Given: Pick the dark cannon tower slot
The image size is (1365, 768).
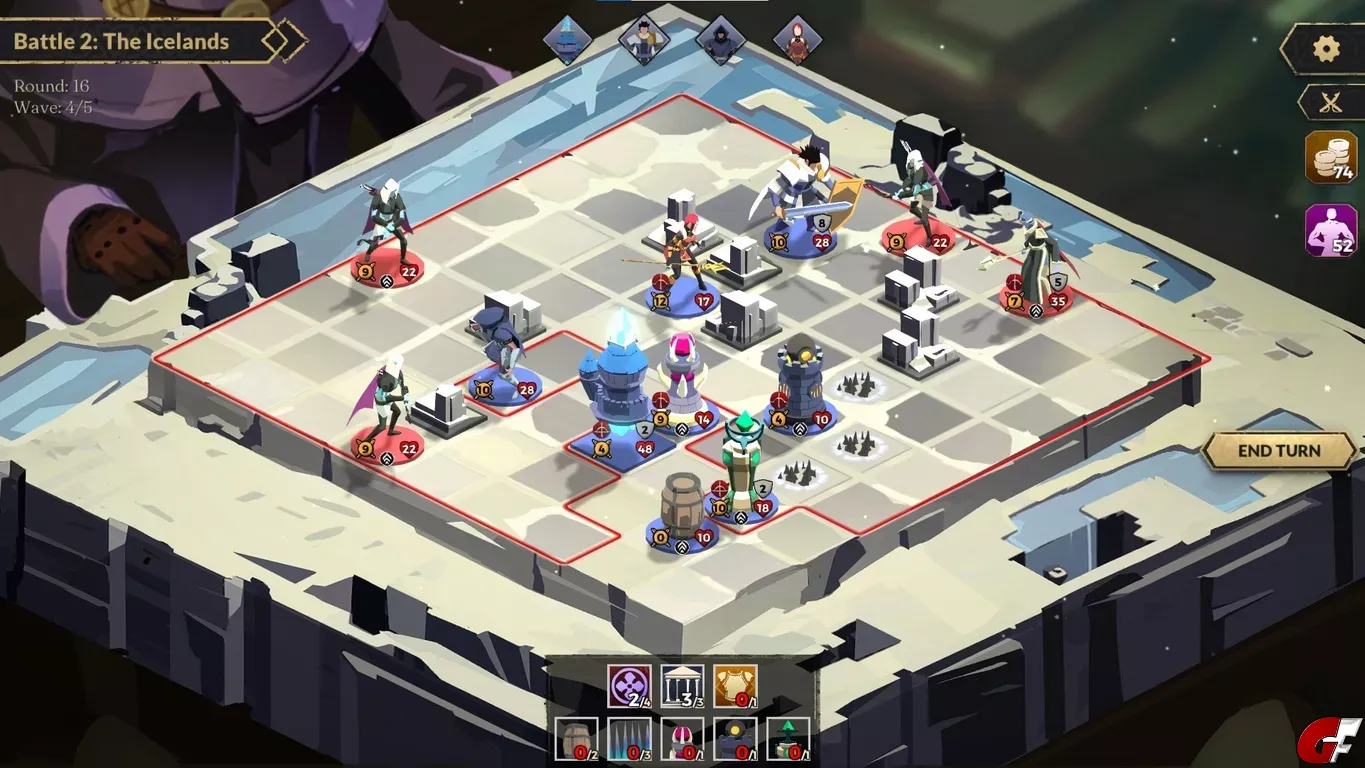Looking at the screenshot, I should [735, 738].
